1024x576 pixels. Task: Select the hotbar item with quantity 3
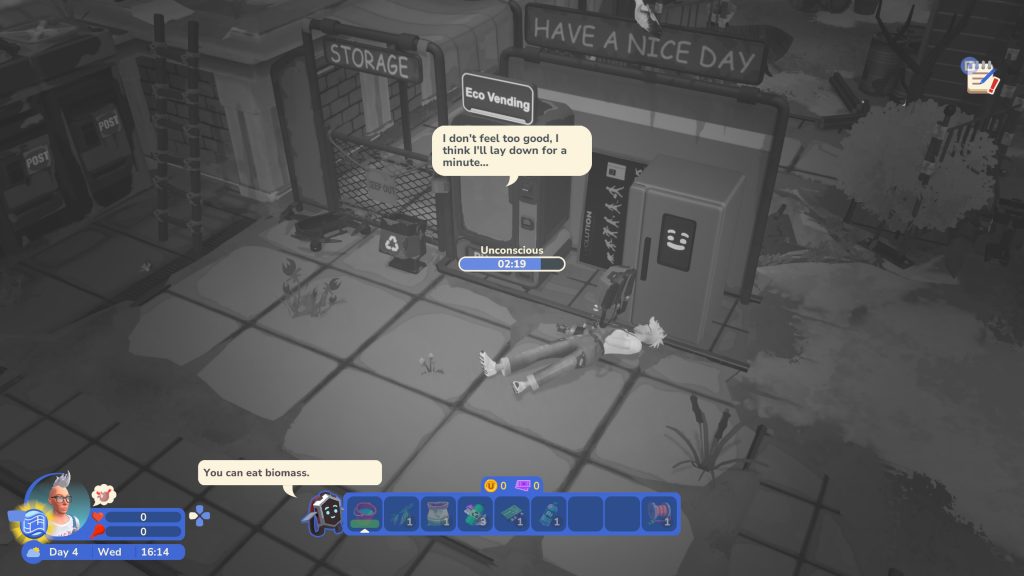(475, 513)
